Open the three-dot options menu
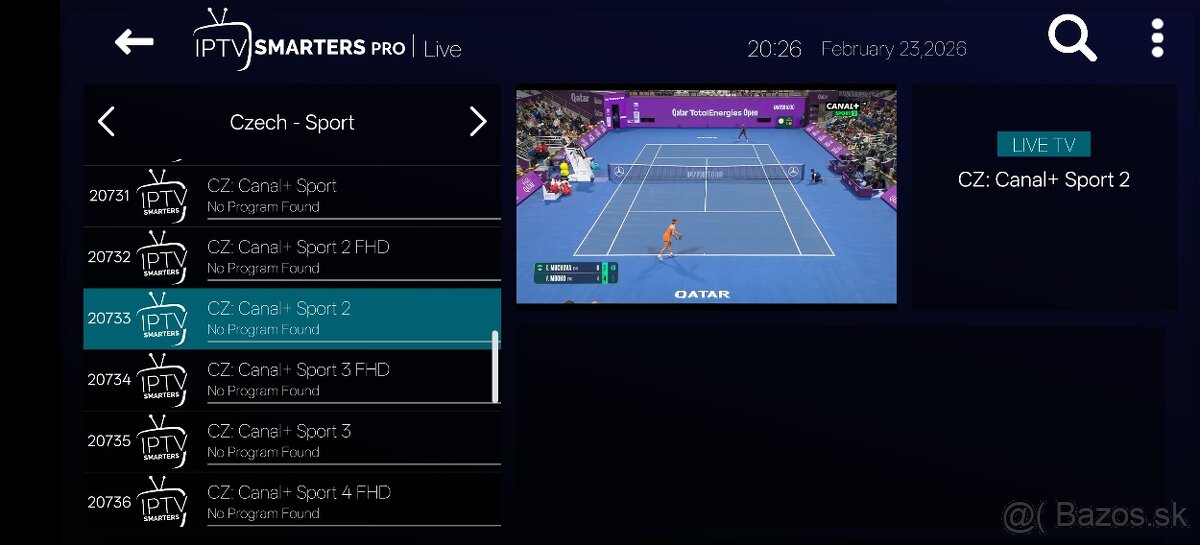The image size is (1200, 545). pyautogui.click(x=1157, y=39)
